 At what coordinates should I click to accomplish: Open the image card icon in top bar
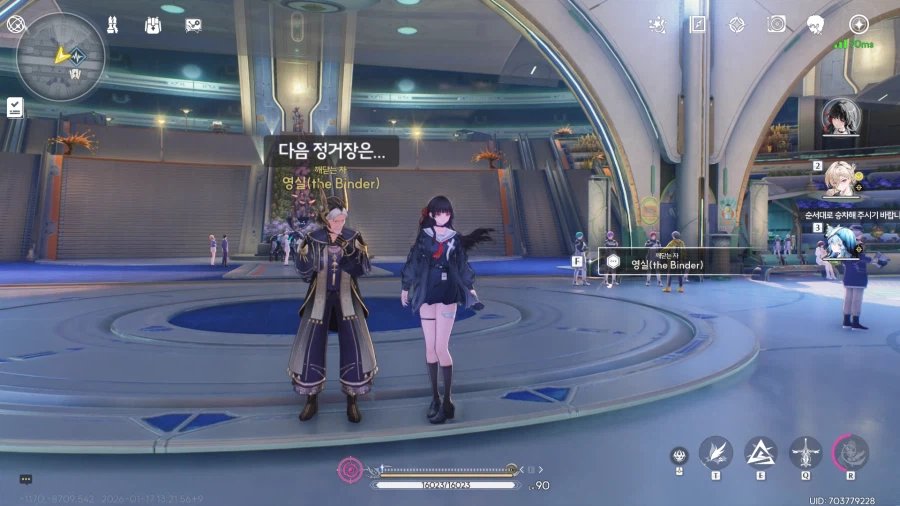click(x=193, y=25)
